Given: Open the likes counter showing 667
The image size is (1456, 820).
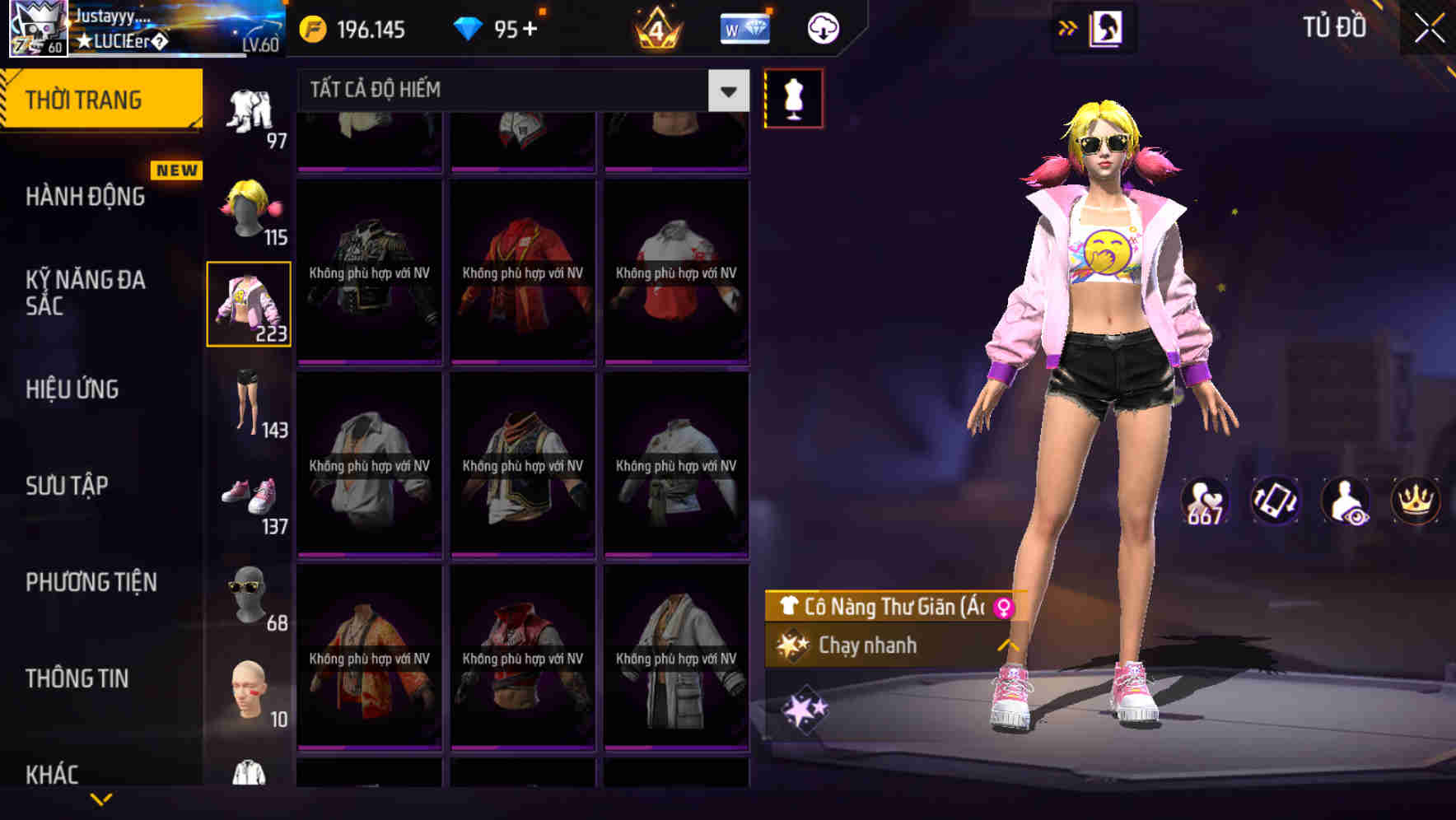Looking at the screenshot, I should [x=1206, y=502].
